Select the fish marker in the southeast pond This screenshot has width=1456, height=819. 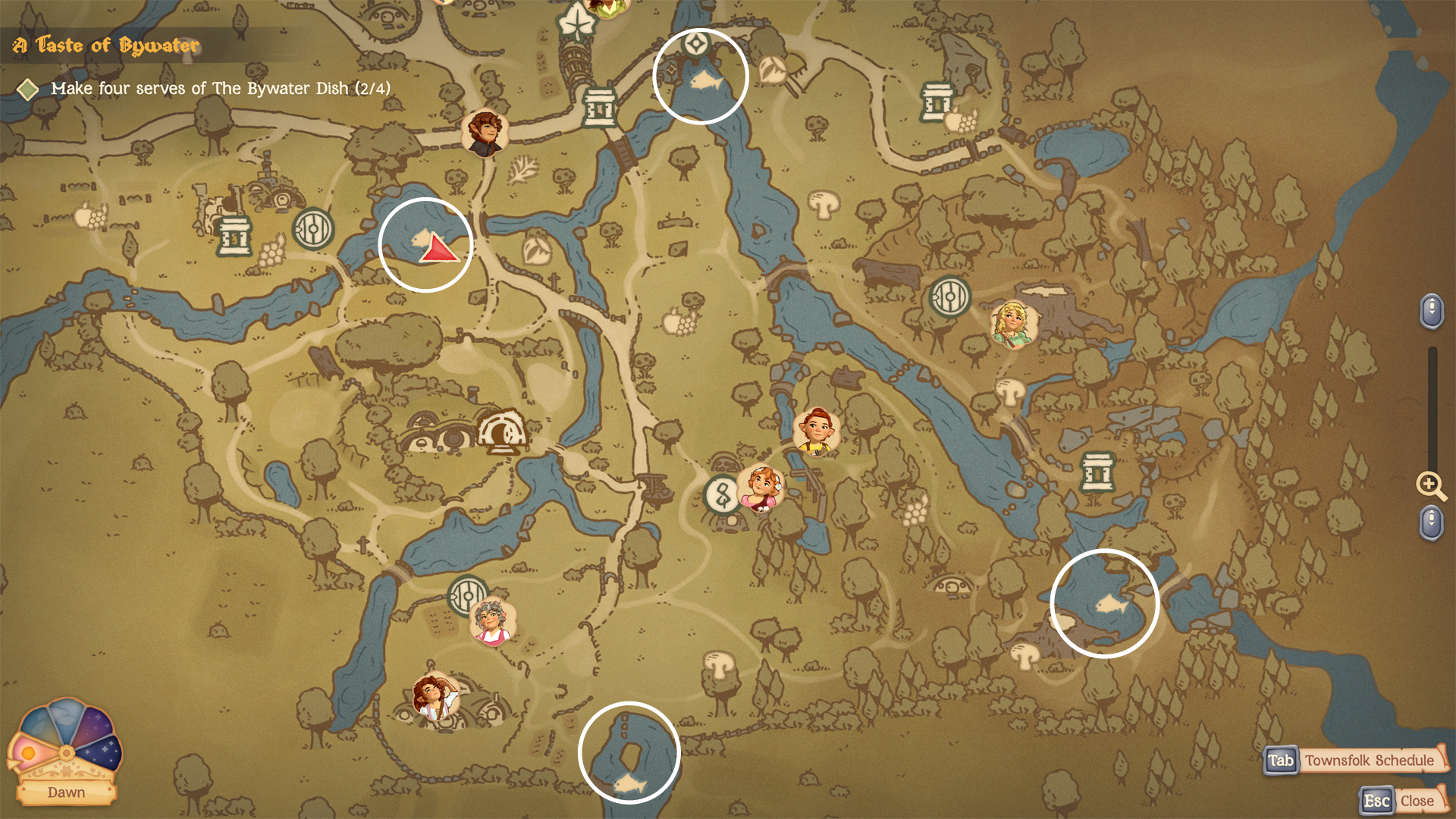coord(1111,604)
